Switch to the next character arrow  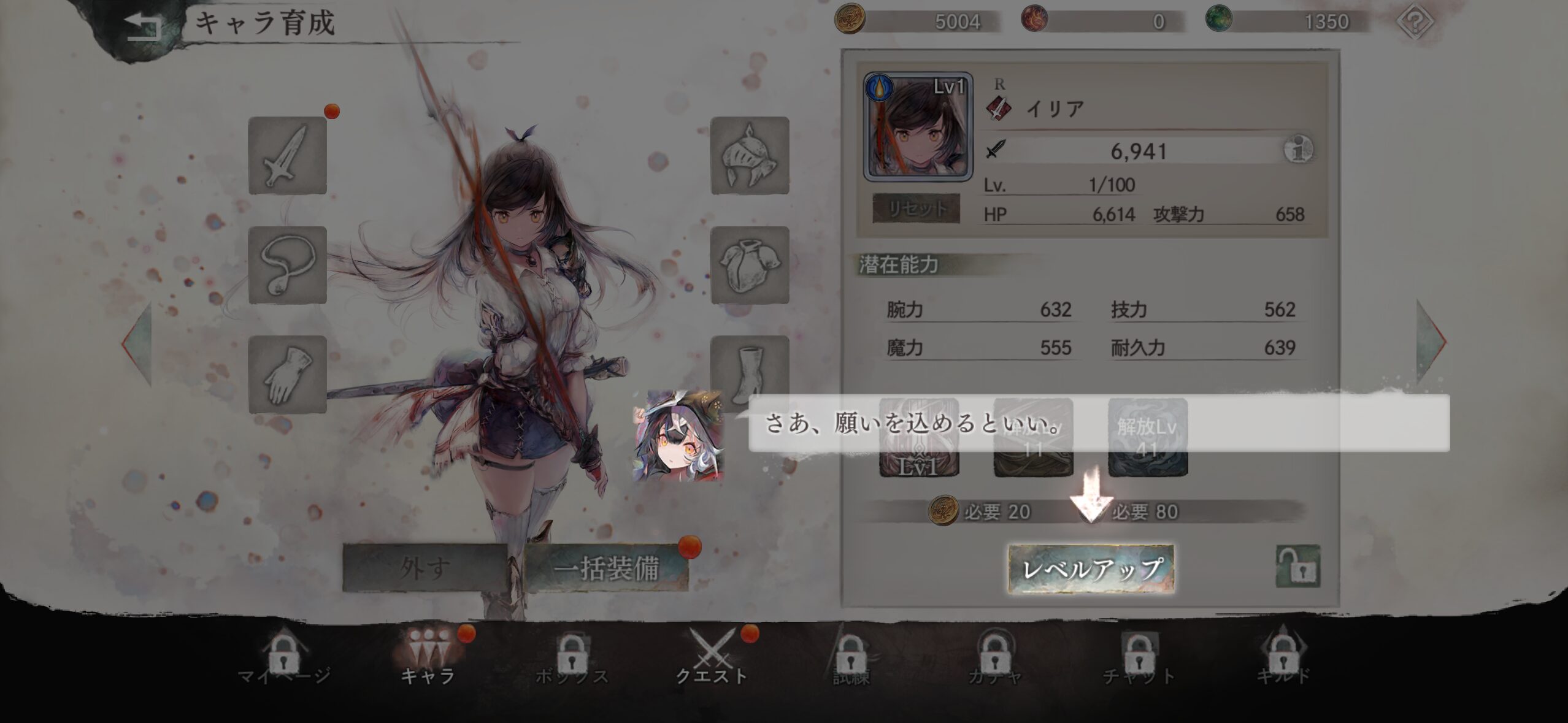(1431, 342)
